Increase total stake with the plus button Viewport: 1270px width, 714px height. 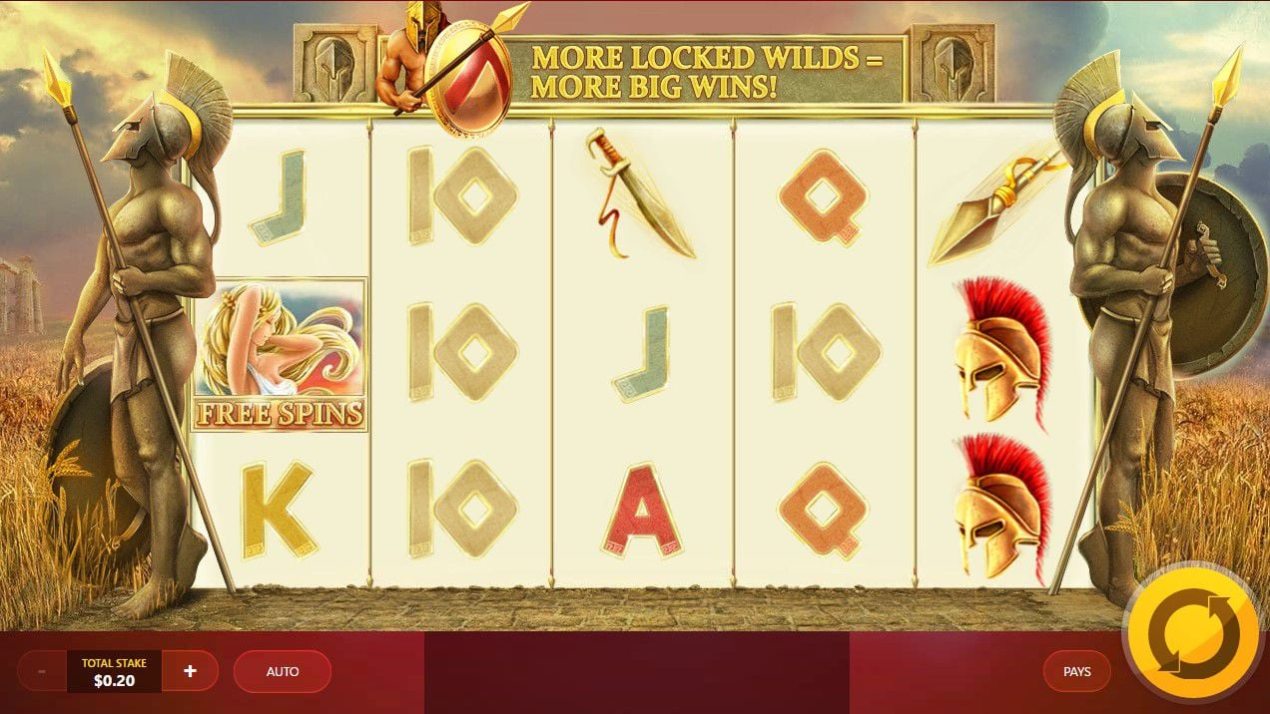pos(190,672)
